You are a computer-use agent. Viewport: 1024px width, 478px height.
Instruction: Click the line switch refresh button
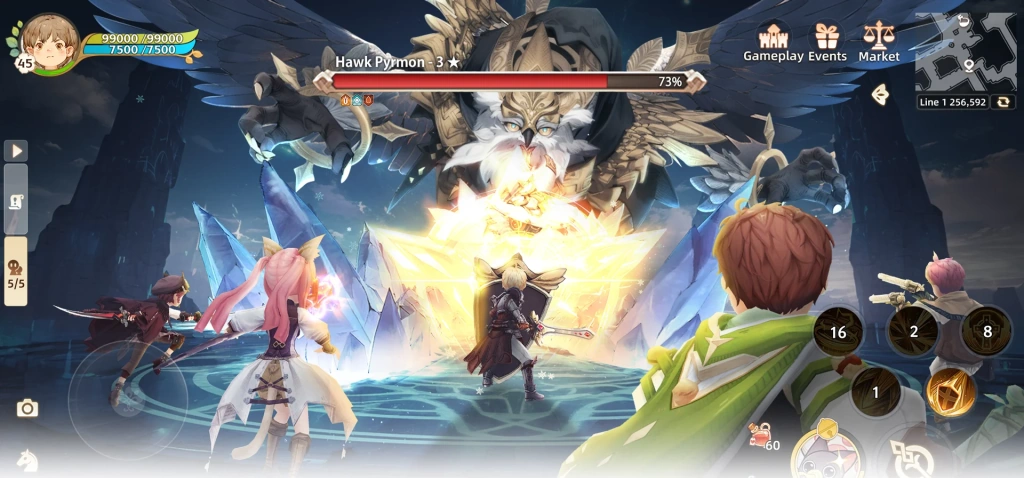coord(1001,102)
